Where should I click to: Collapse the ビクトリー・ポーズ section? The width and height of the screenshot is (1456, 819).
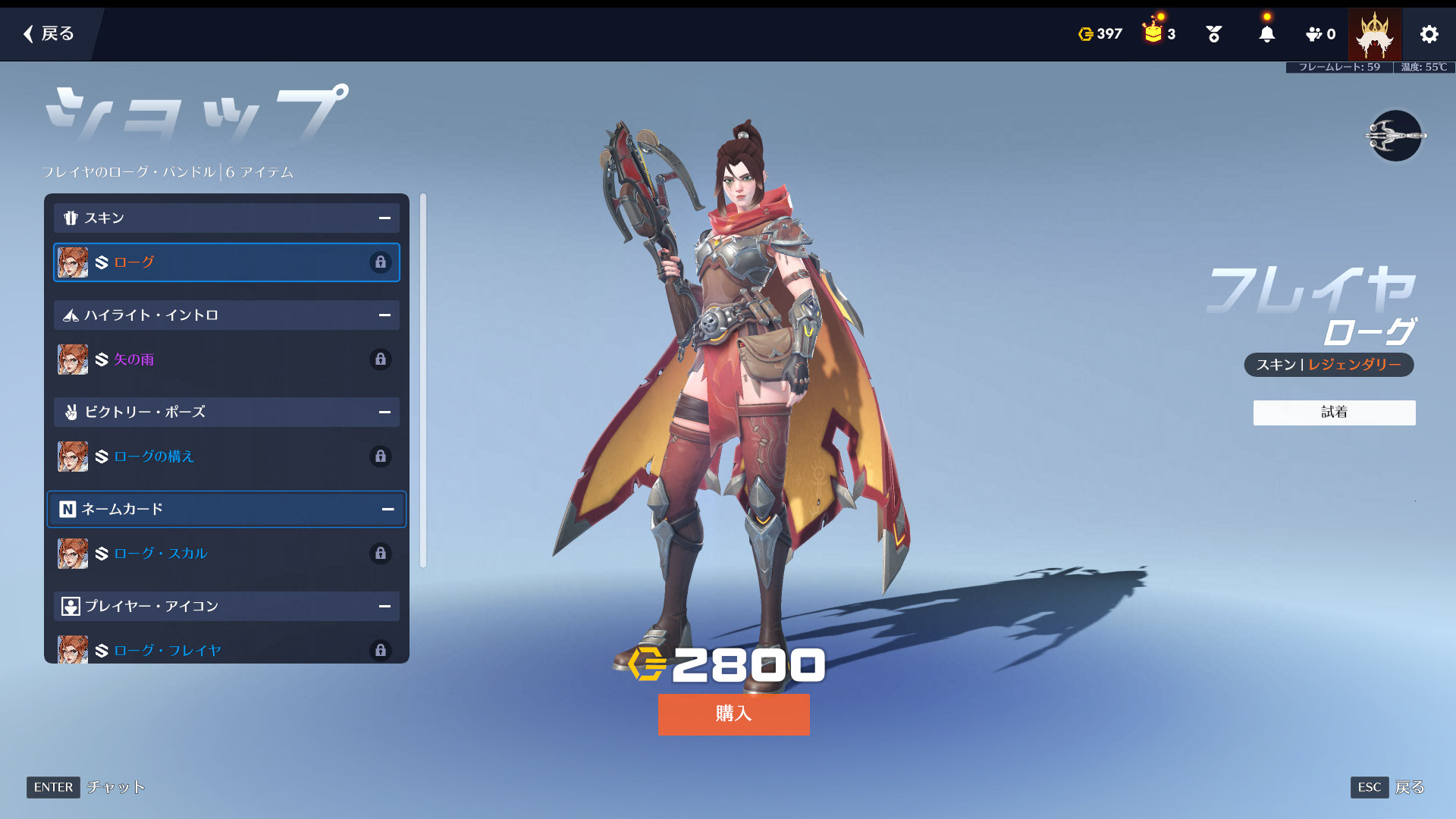tap(384, 413)
